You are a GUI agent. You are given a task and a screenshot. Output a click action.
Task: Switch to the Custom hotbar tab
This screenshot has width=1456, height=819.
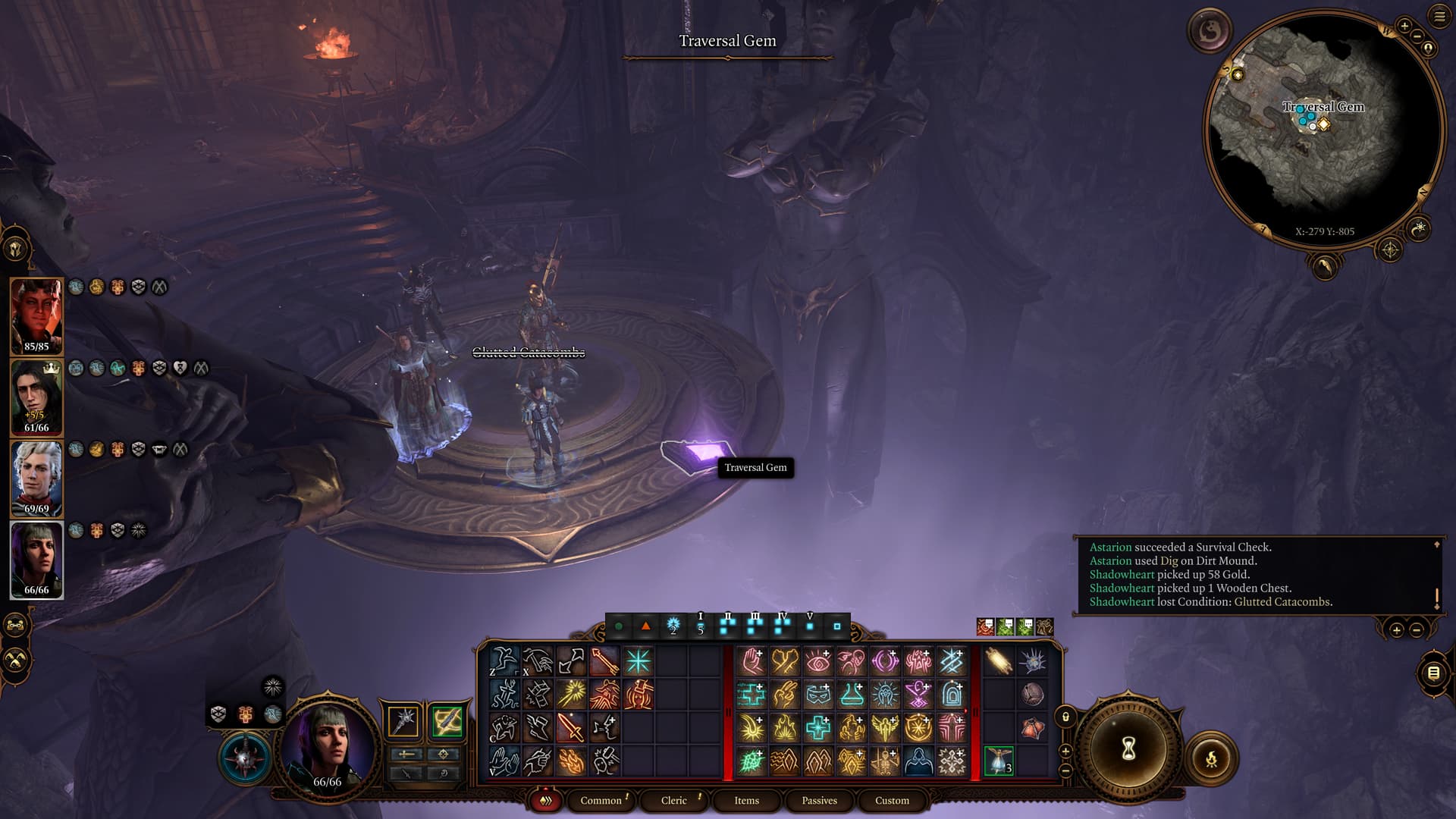[892, 800]
